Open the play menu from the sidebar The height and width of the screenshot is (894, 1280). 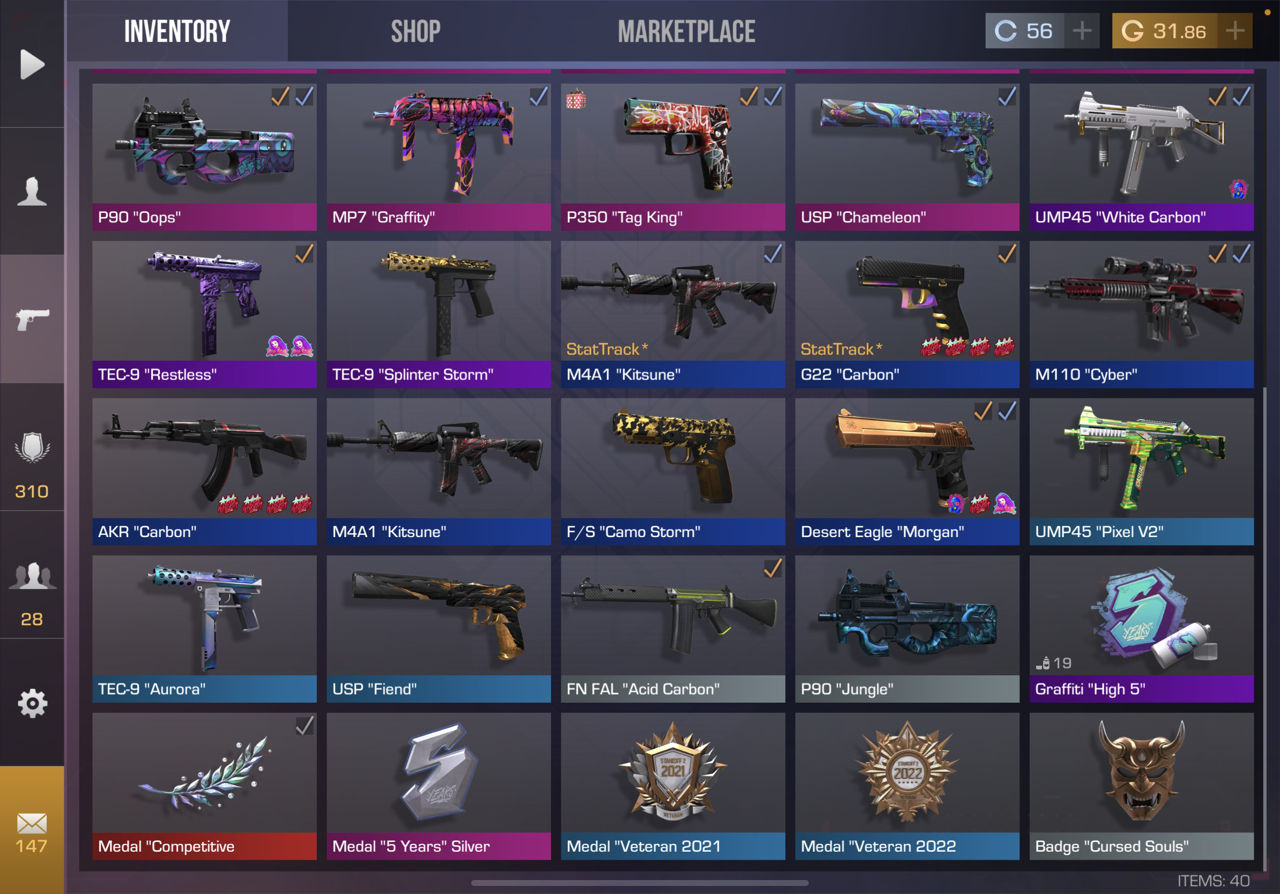click(32, 64)
